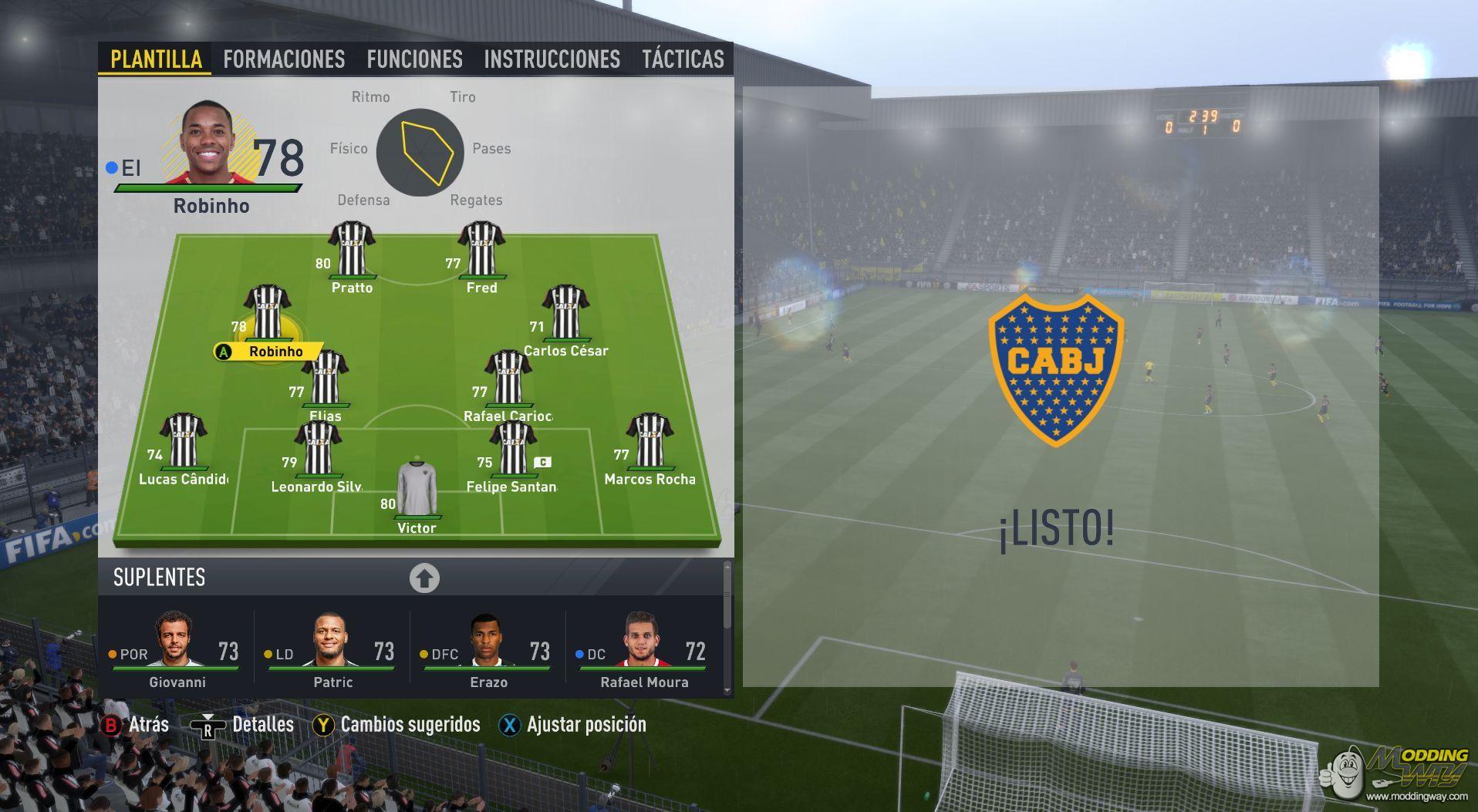The width and height of the screenshot is (1478, 812).
Task: Pick captain Felipe Santana
Action: tap(512, 449)
